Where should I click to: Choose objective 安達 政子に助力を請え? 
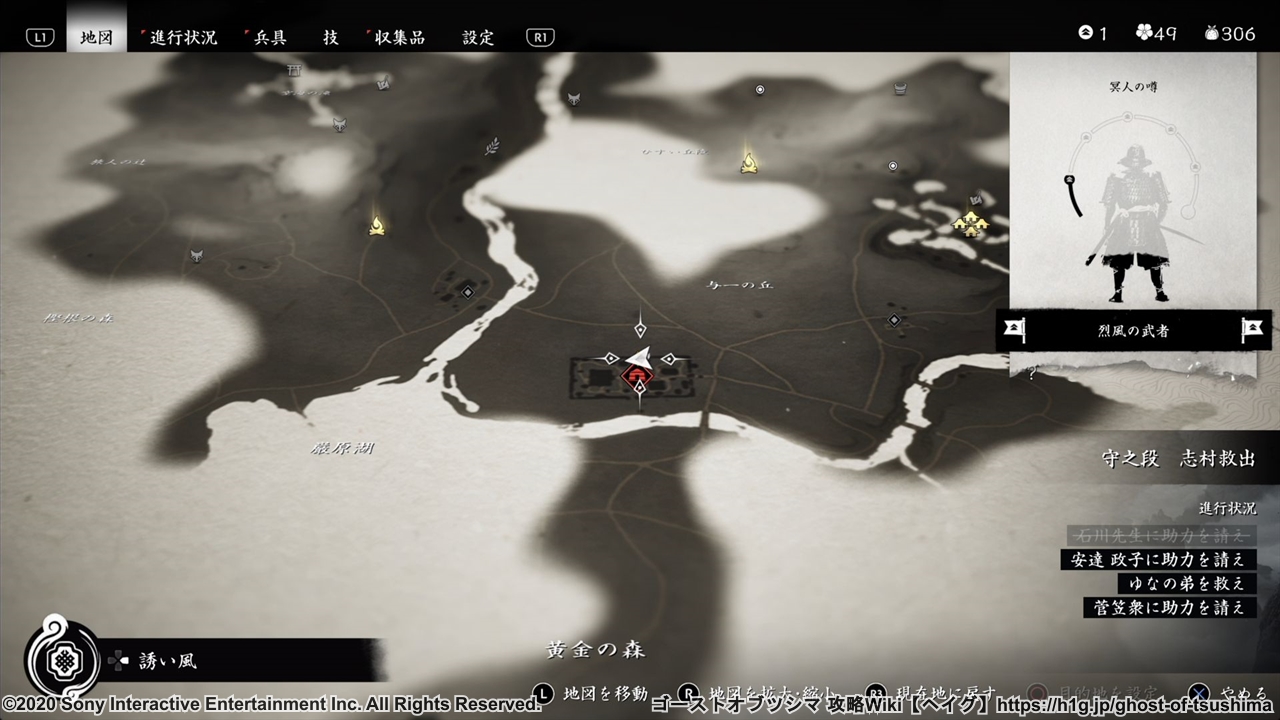[x=1158, y=559]
